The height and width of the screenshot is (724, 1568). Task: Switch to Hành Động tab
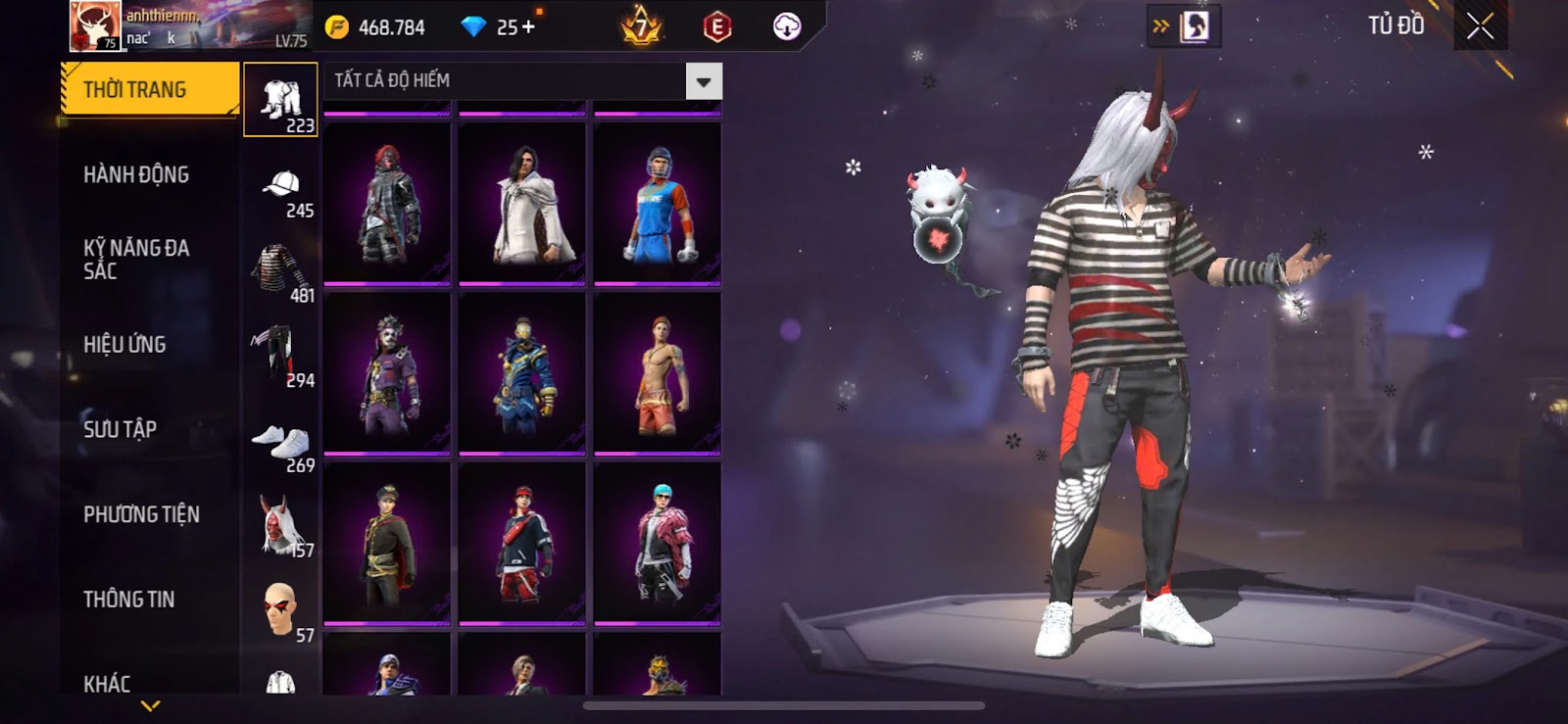pos(136,174)
